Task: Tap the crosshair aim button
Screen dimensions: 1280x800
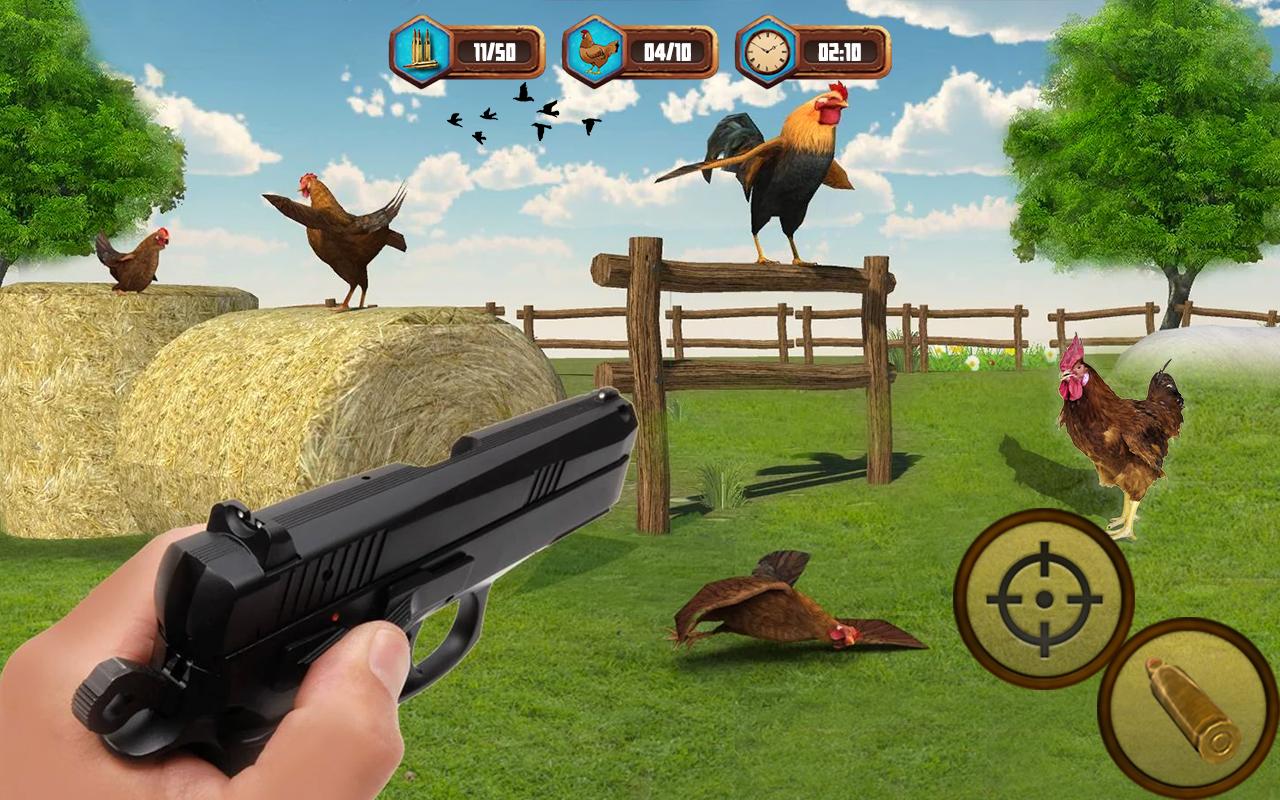Action: [1043, 598]
